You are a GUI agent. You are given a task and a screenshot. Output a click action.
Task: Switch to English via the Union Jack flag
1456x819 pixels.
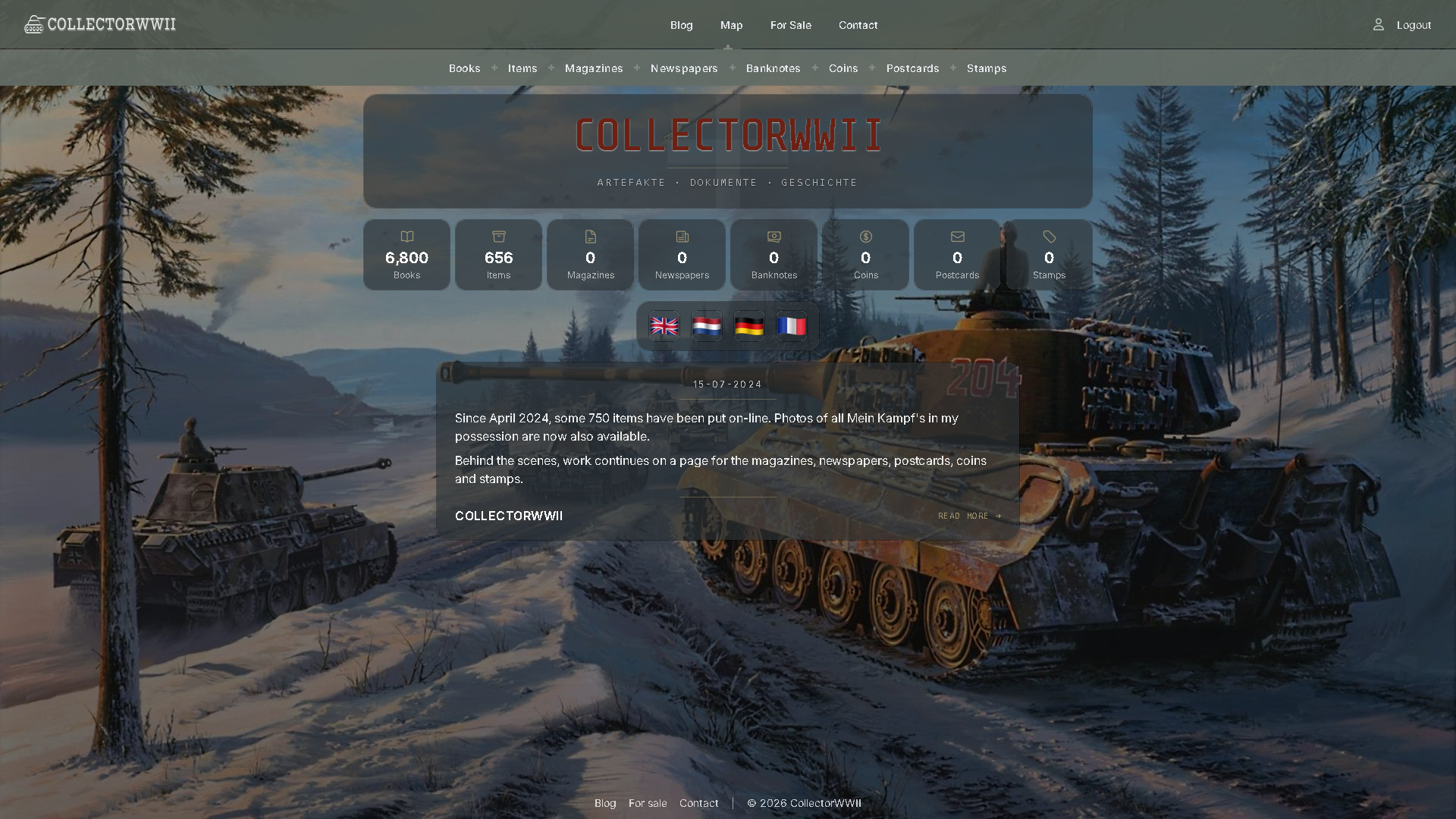click(x=664, y=326)
